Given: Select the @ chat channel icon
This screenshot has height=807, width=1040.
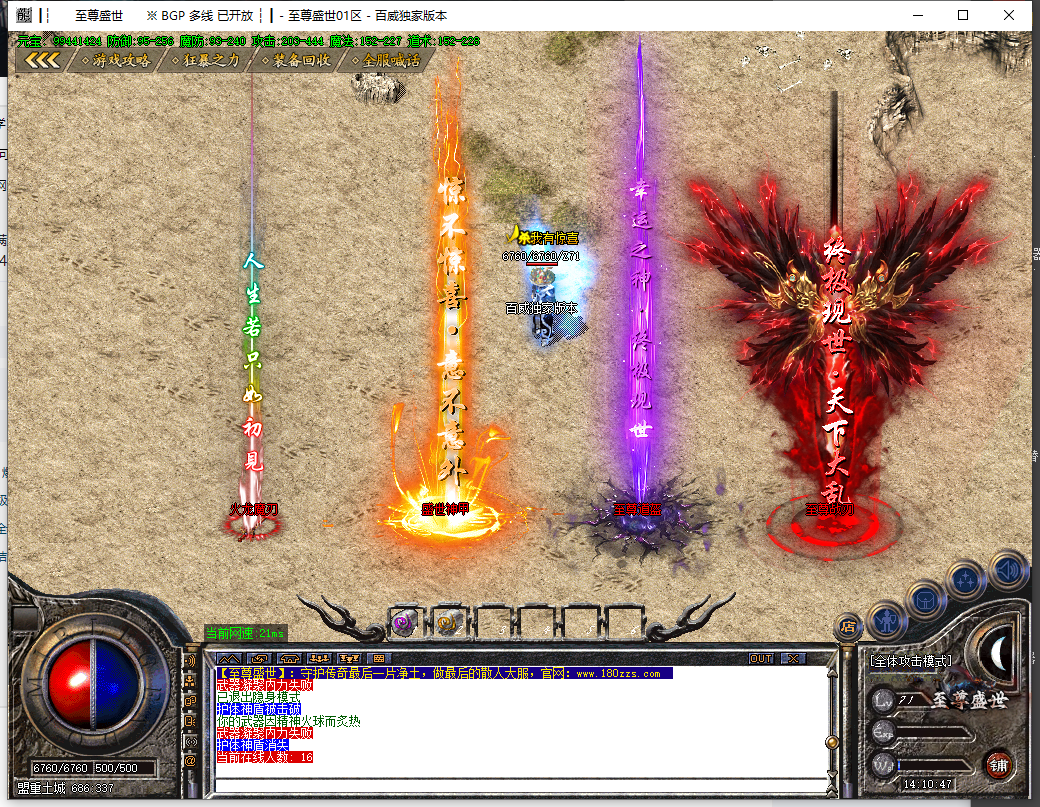Looking at the screenshot, I should pyautogui.click(x=190, y=760).
